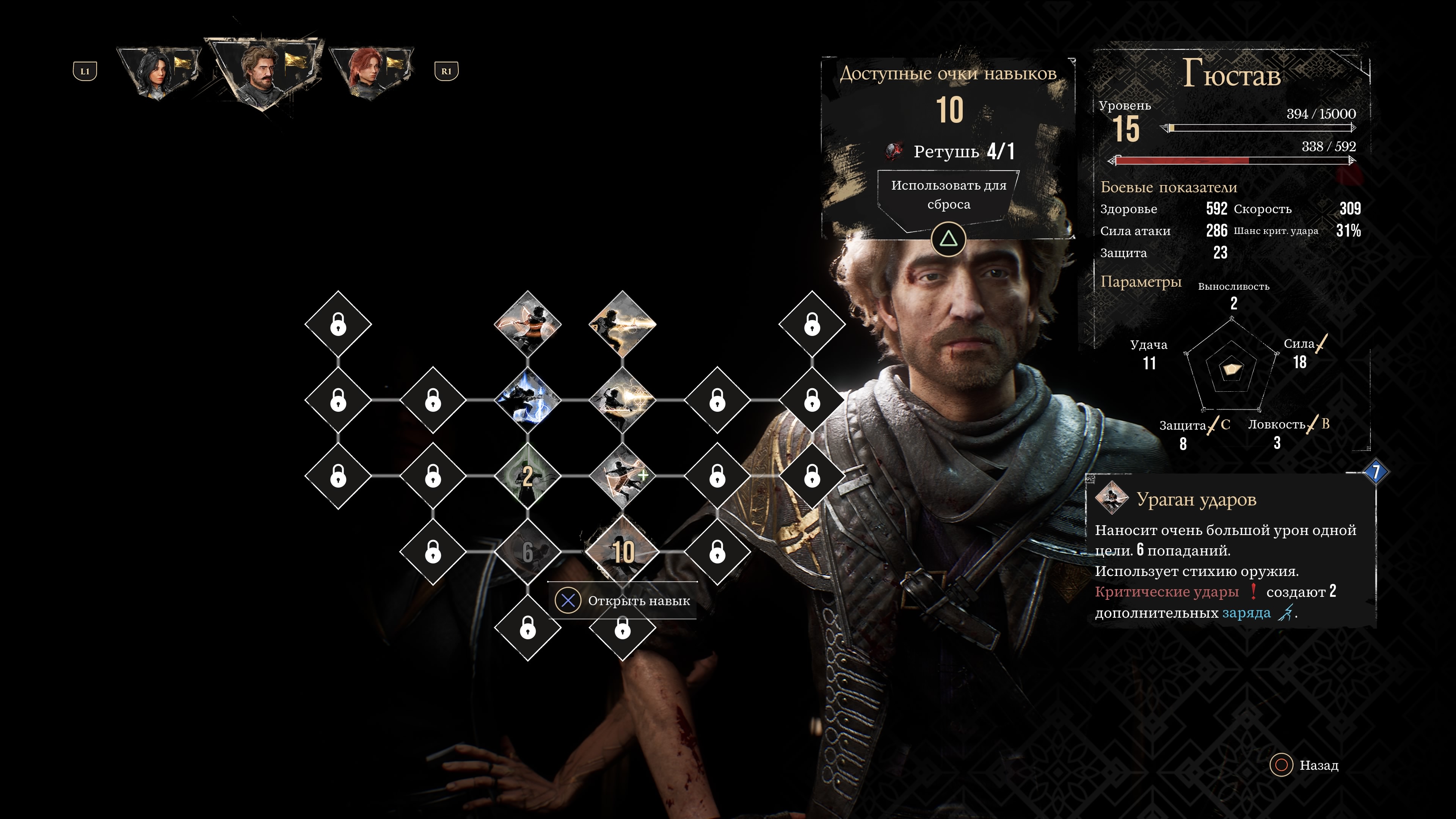Image resolution: width=1456 pixels, height=819 pixels.
Task: Pick the skill node with green plus sign
Action: (x=622, y=475)
